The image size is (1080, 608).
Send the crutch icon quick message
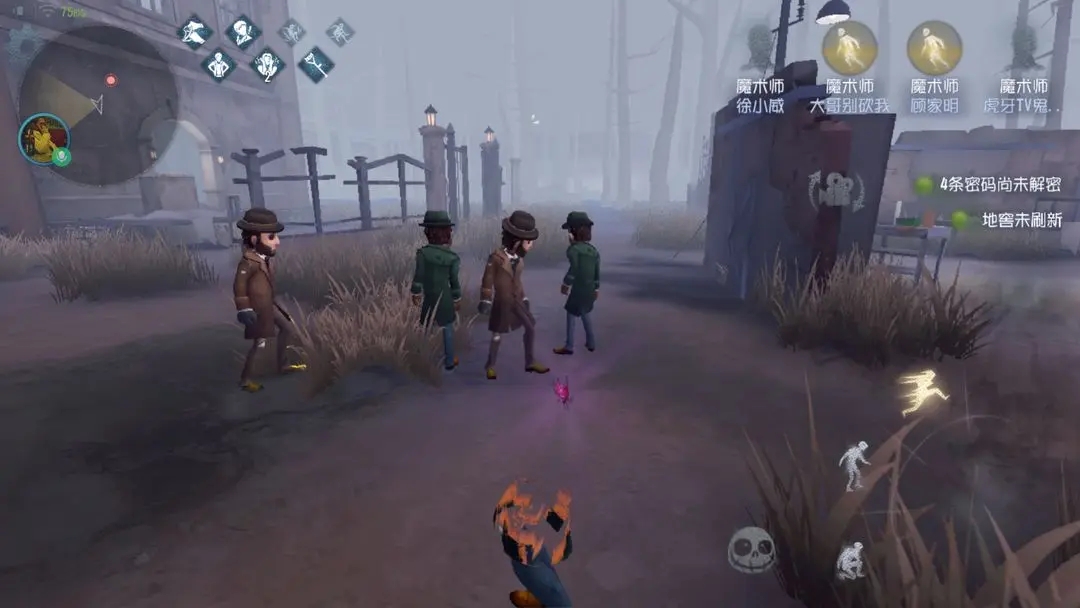(316, 65)
